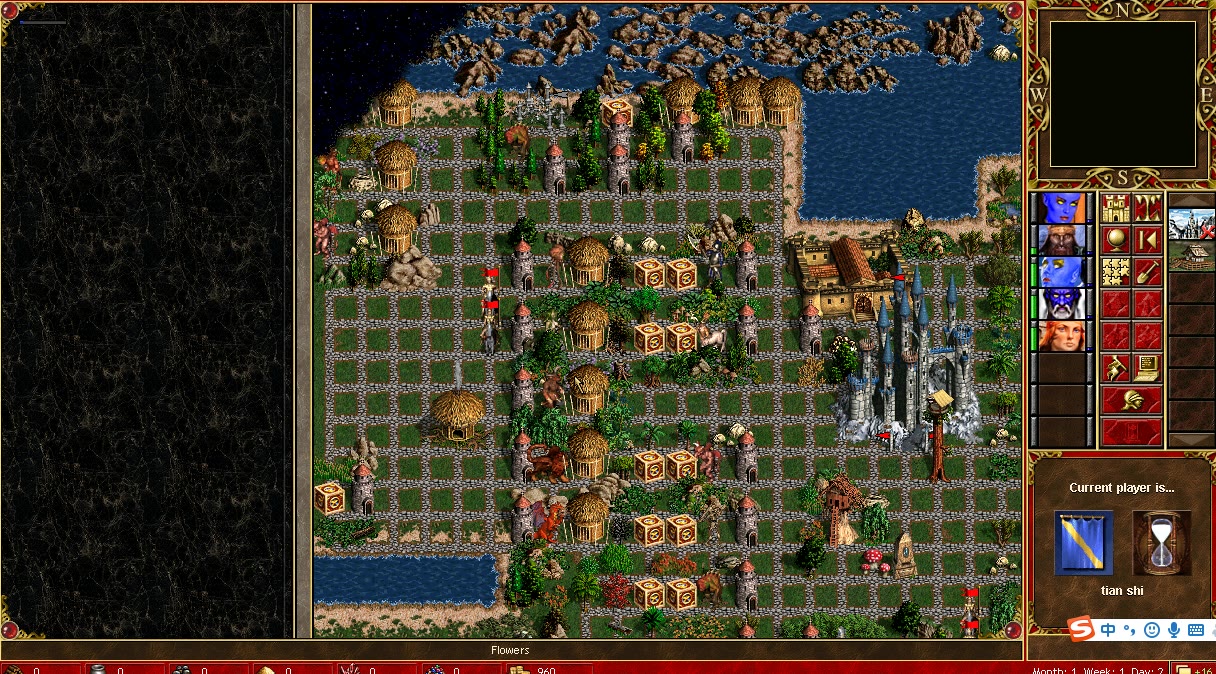Select the red-haired woman hero portrait

[1062, 336]
